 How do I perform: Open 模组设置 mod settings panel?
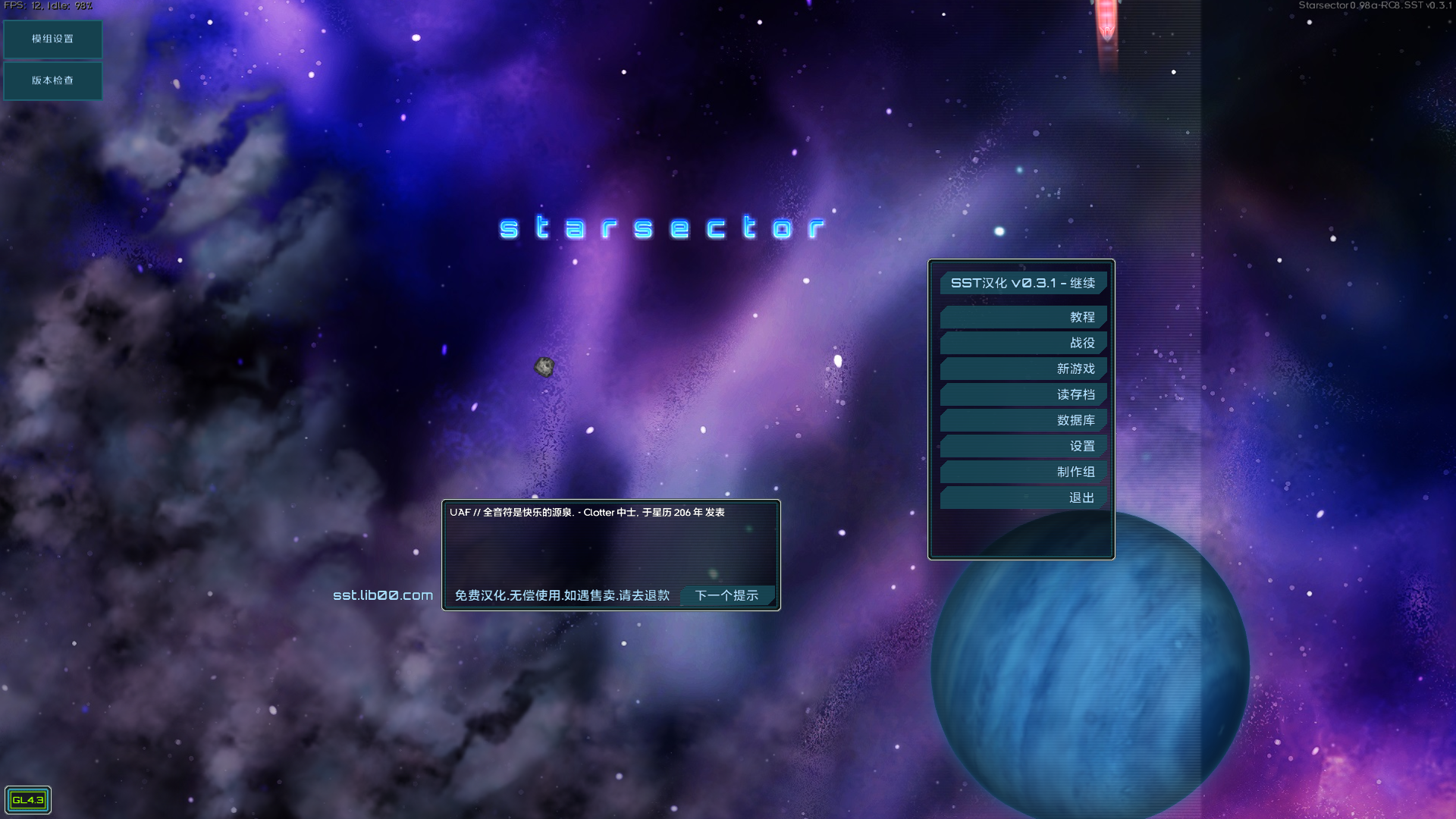pyautogui.click(x=52, y=39)
